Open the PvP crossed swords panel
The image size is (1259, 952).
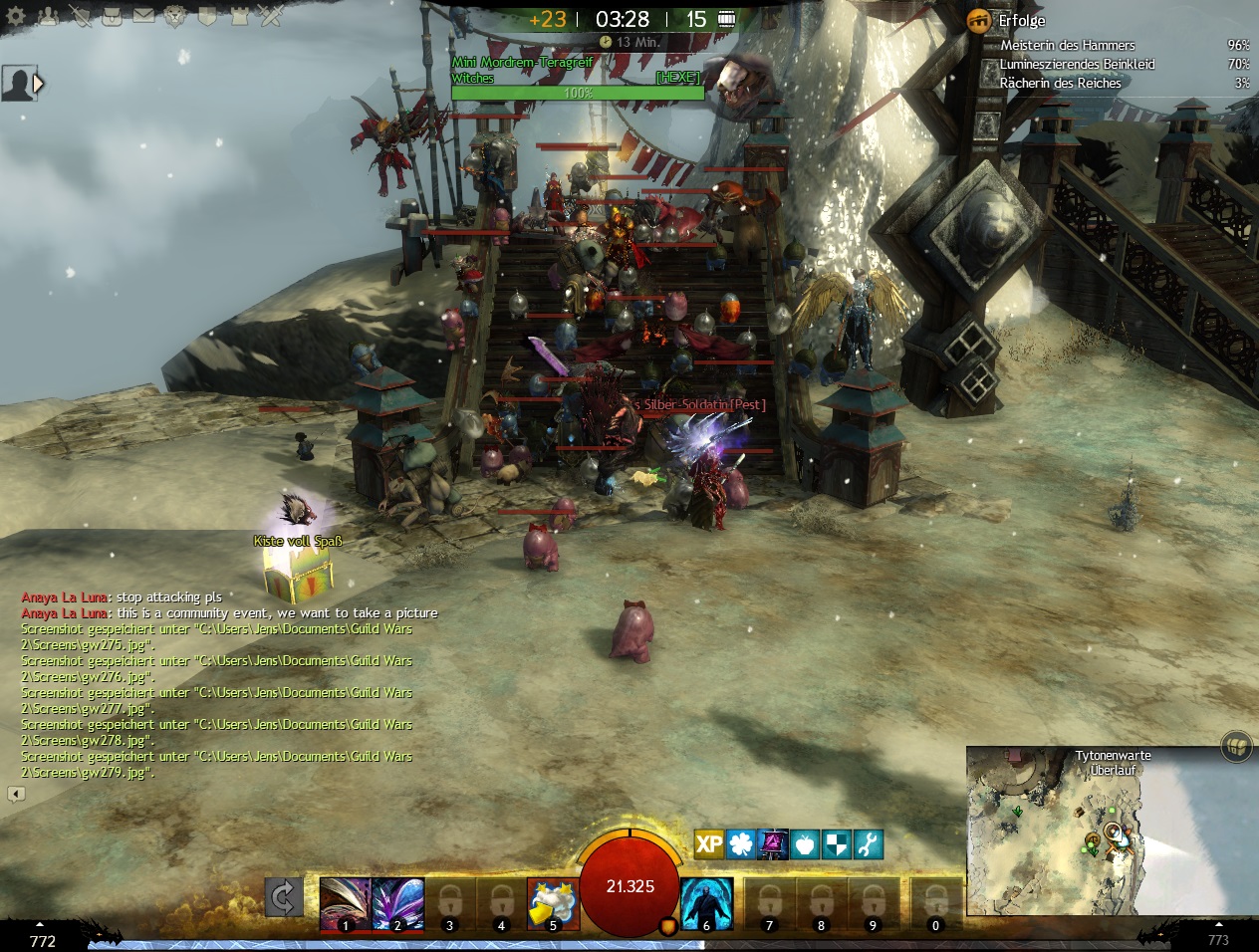pyautogui.click(x=270, y=16)
